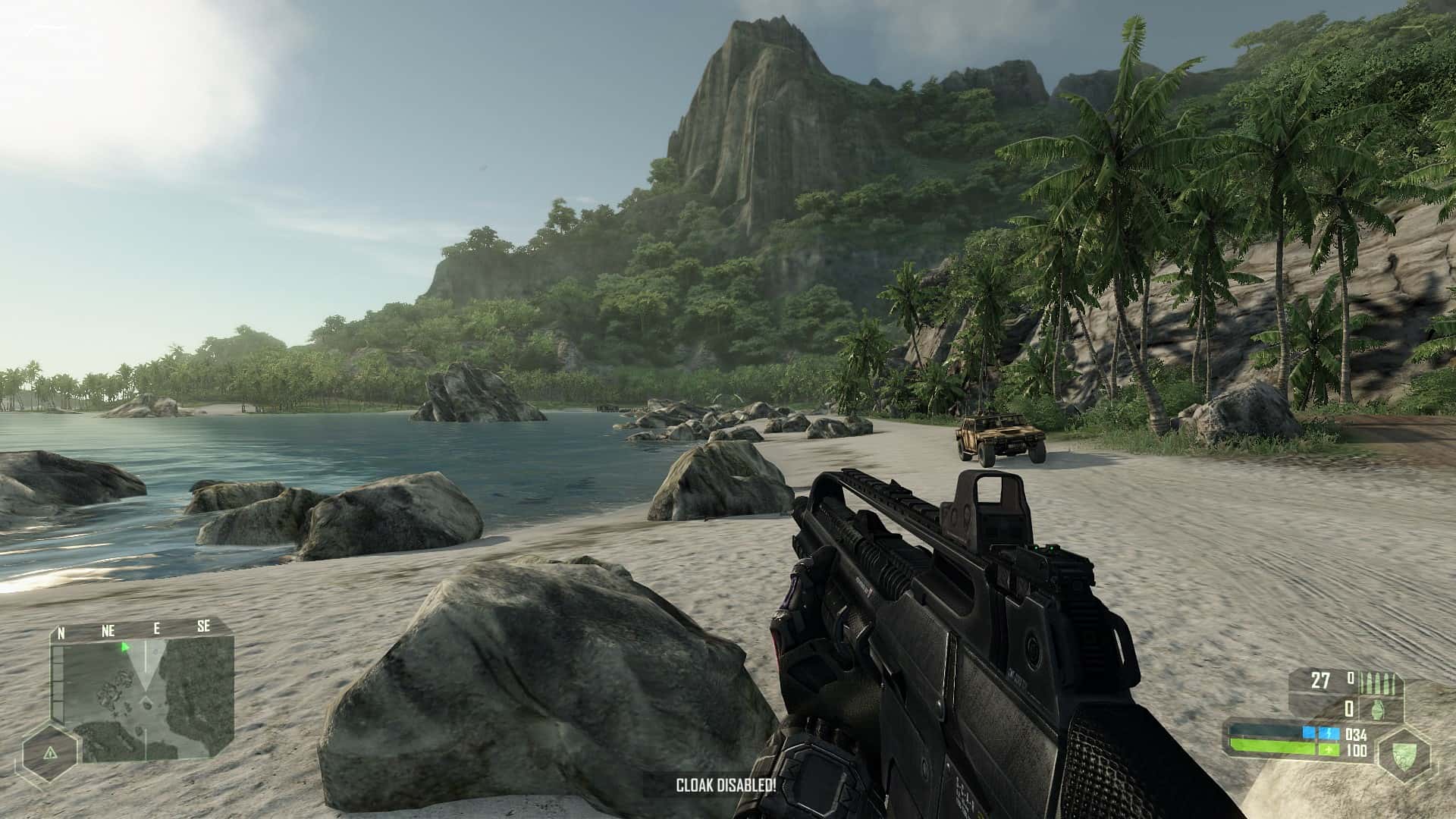Expand the compass heading strip above the minimap
The width and height of the screenshot is (1456, 819).
tap(133, 629)
